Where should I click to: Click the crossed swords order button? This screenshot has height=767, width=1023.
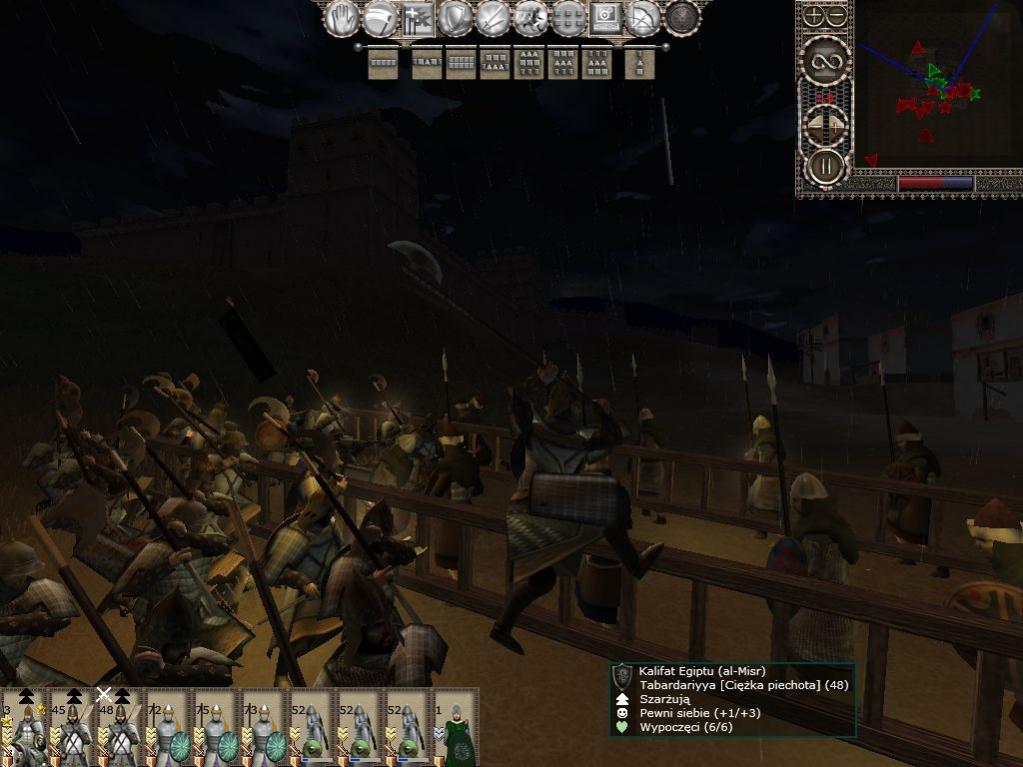coord(493,17)
